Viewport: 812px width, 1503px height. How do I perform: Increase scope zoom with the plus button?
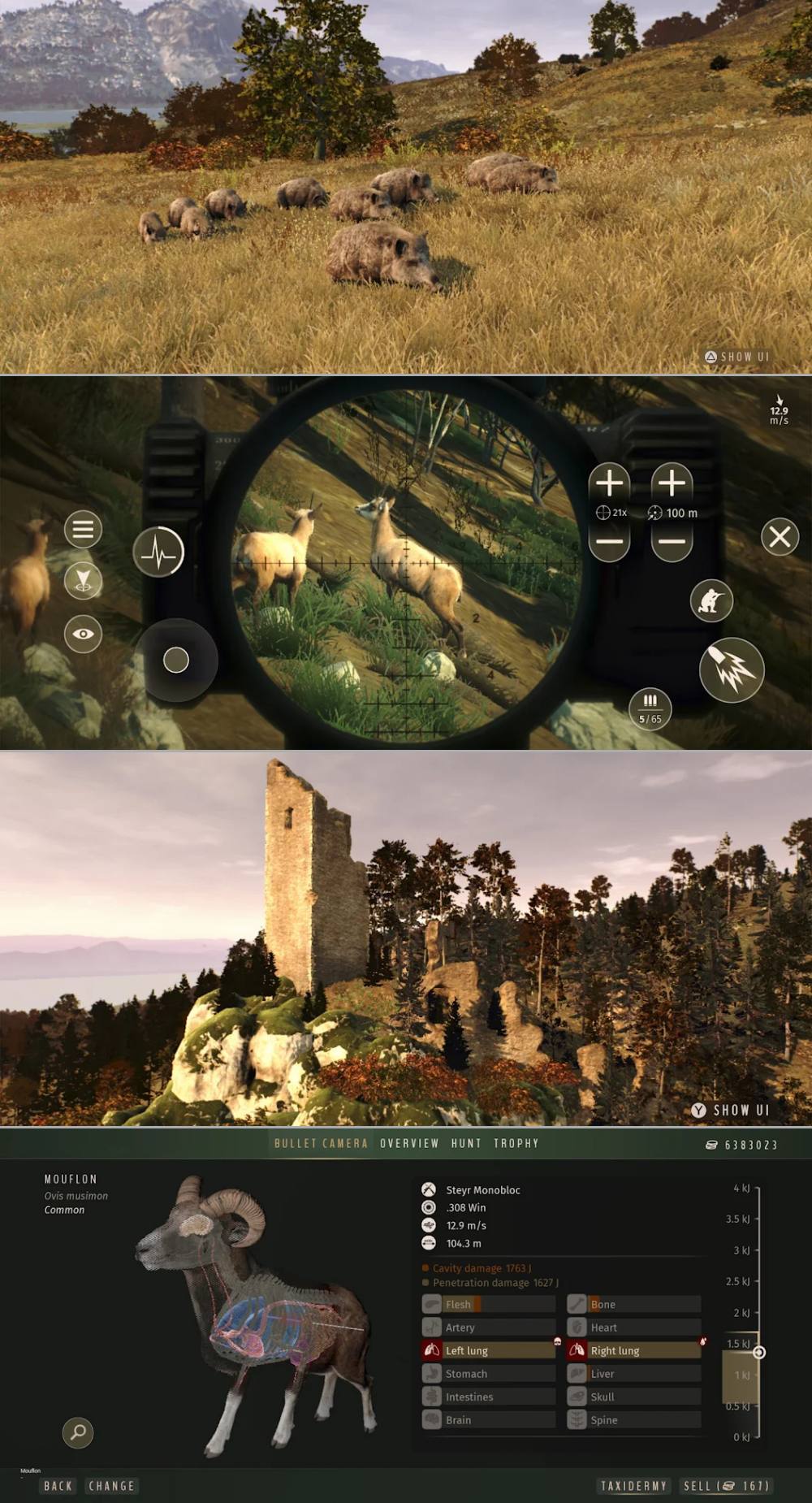tap(609, 483)
